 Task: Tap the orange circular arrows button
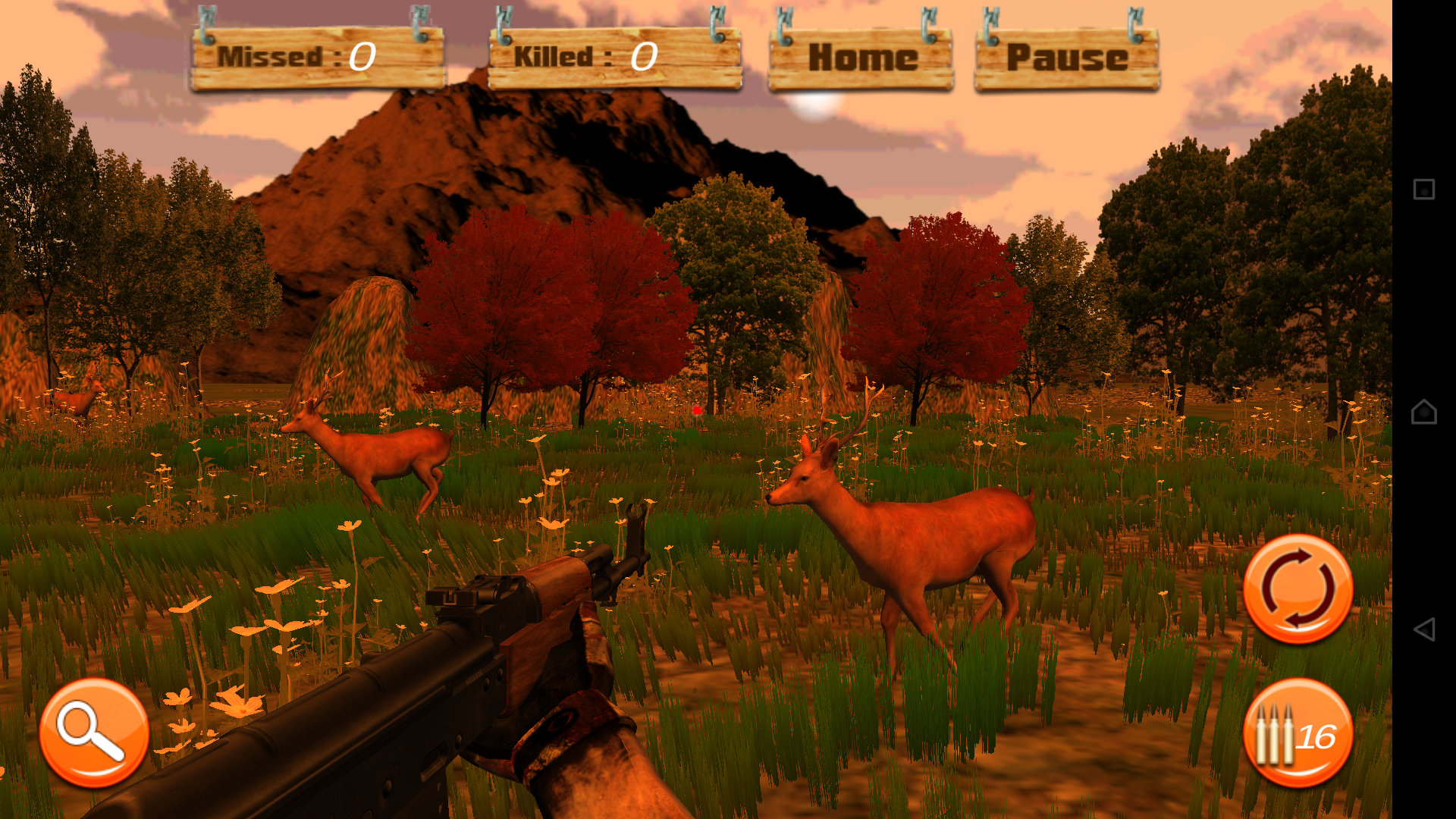pos(1298,589)
